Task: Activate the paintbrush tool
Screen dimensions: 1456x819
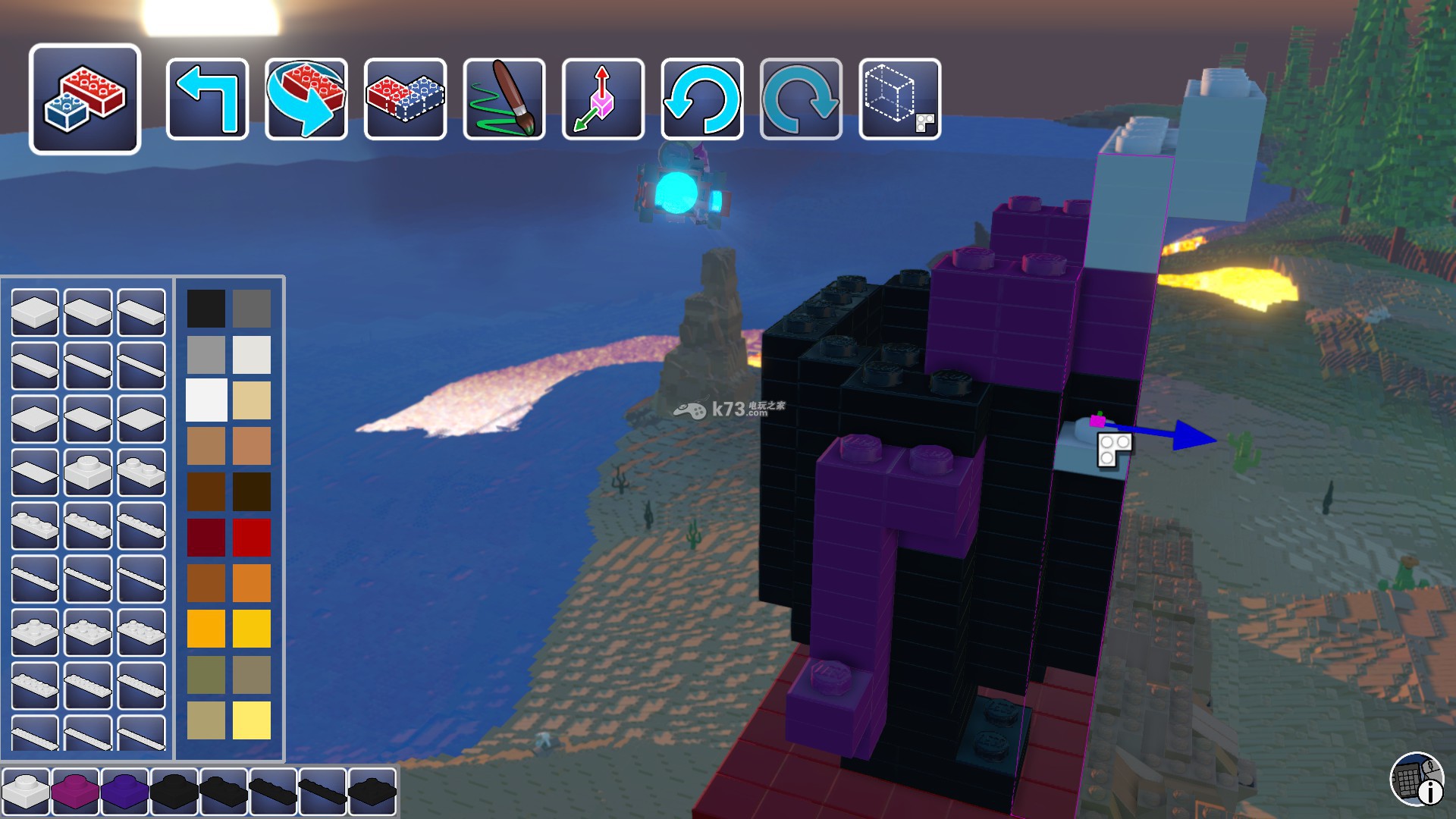Action: 504,99
